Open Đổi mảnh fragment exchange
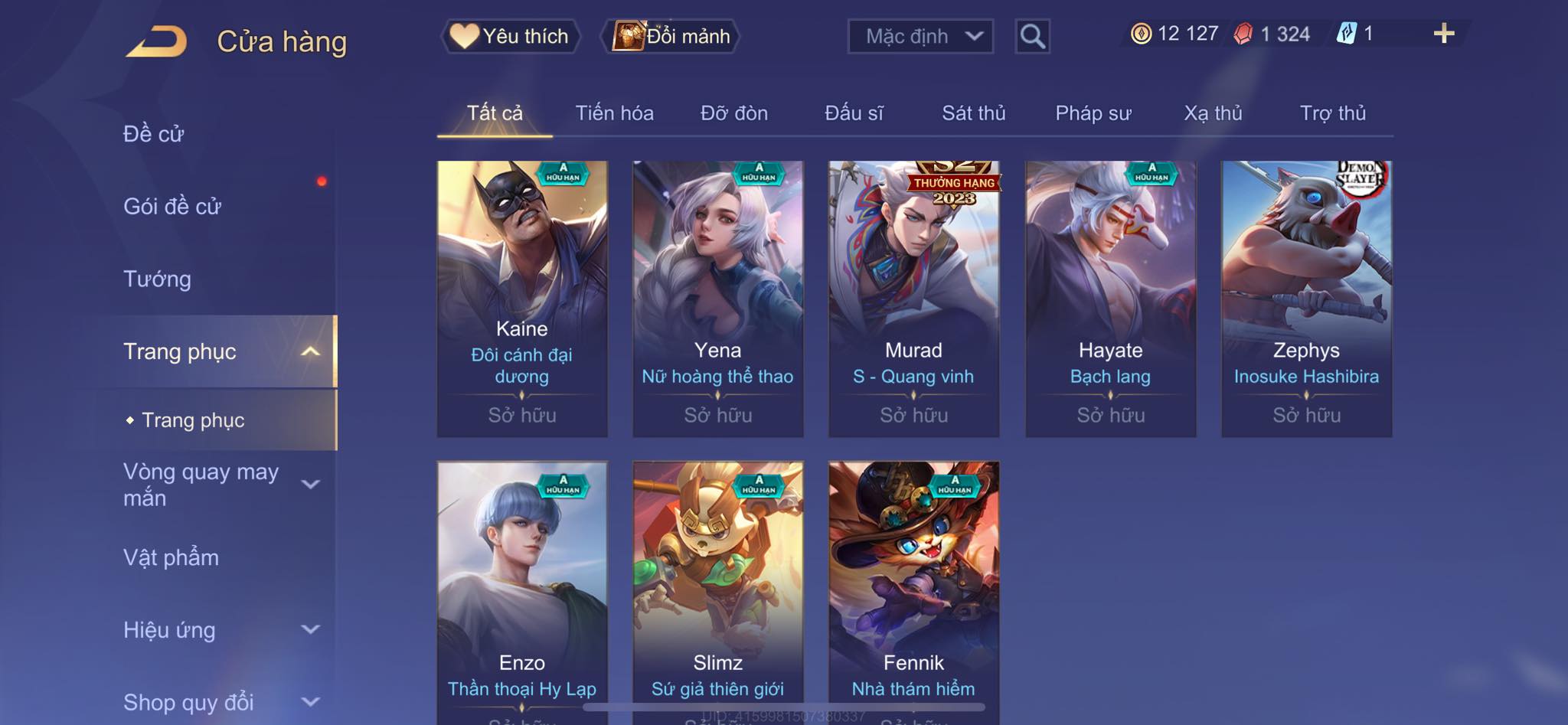 pyautogui.click(x=672, y=36)
